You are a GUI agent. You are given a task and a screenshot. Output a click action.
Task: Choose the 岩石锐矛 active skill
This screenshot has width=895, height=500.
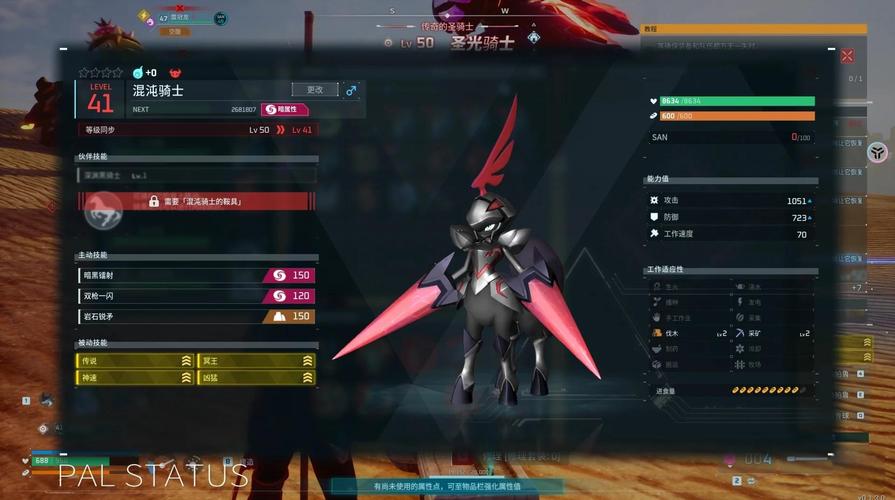(x=196, y=316)
